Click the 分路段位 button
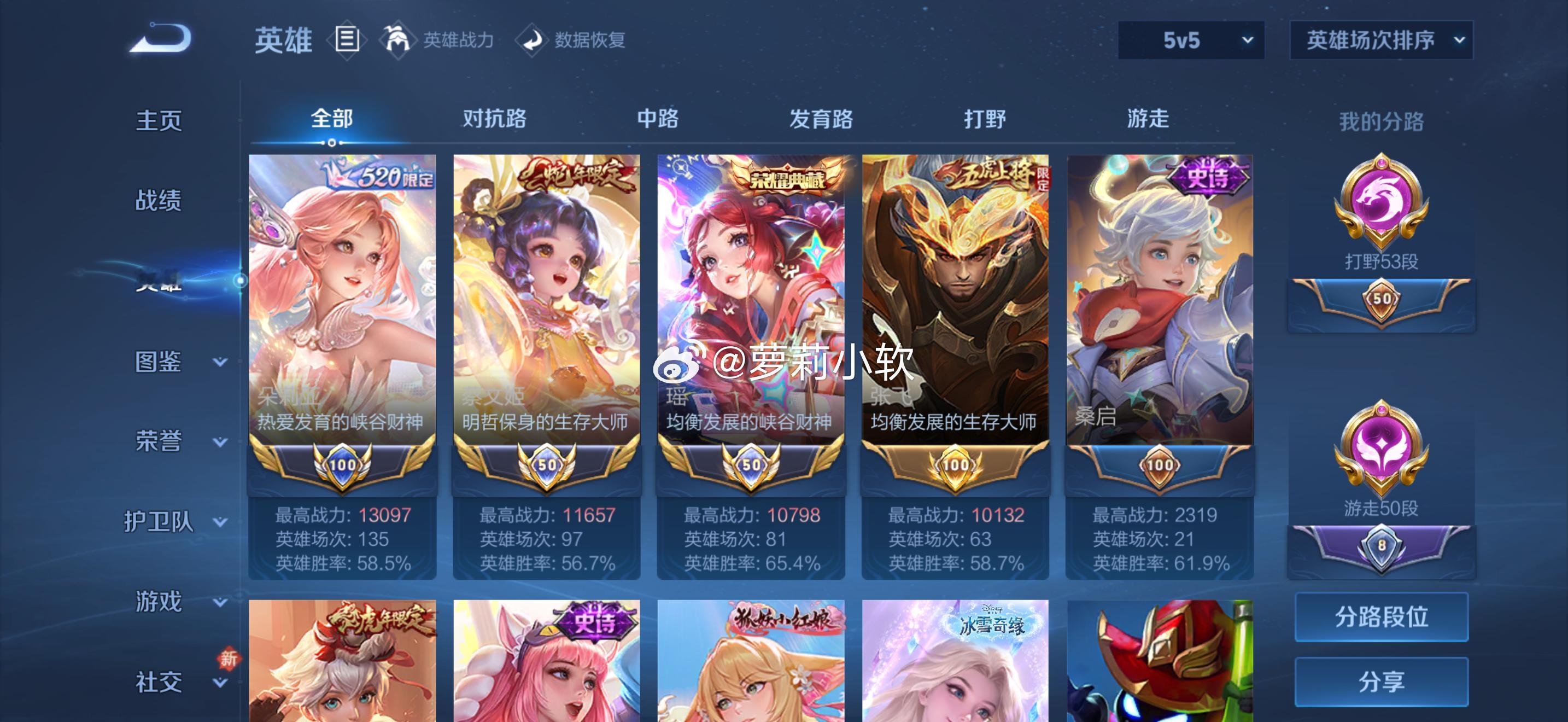Screen dimensions: 1568x722 [1382, 616]
